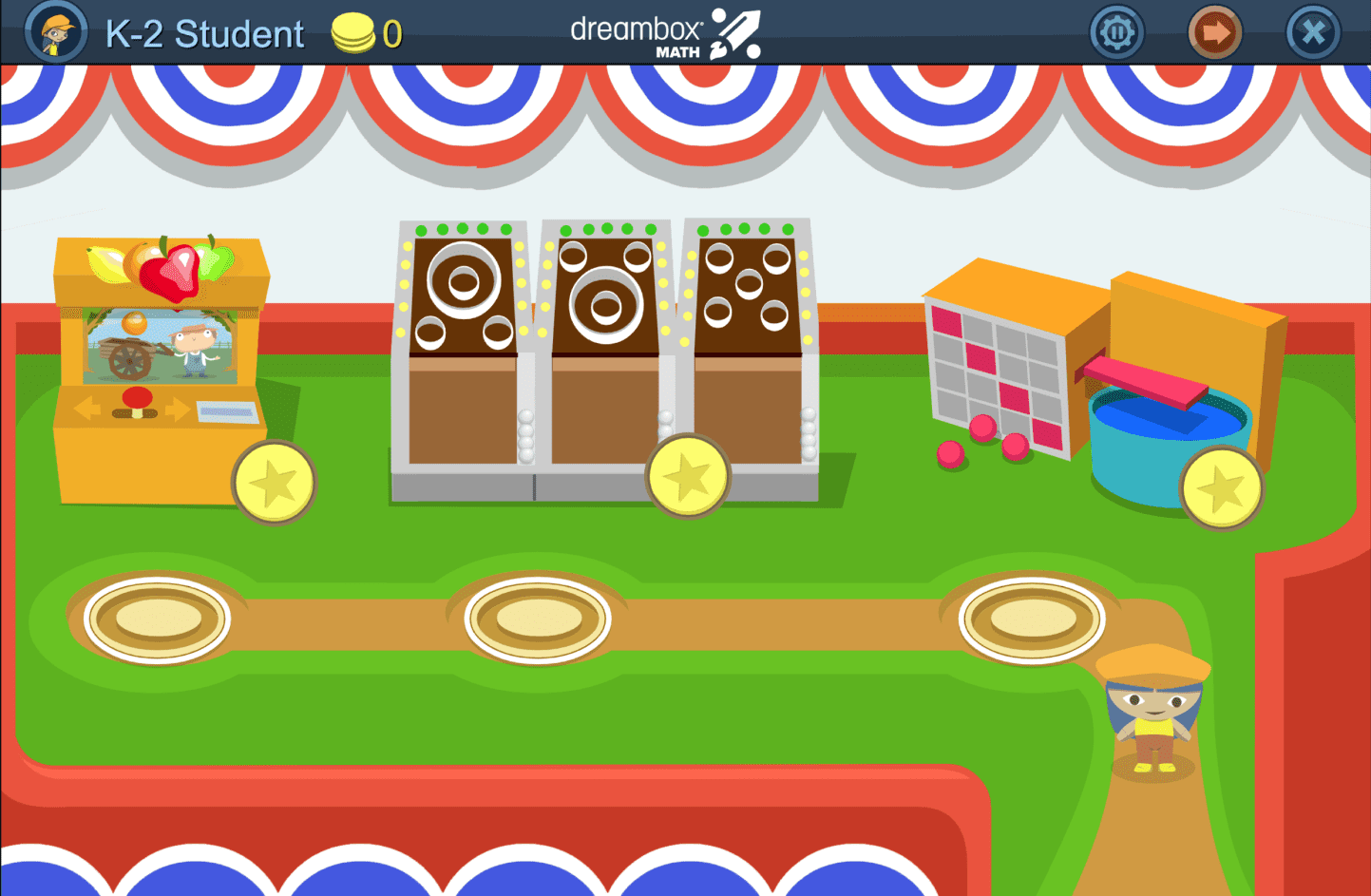The height and width of the screenshot is (896, 1371).
Task: Collect the star coin beside the fruit stand
Action: pyautogui.click(x=275, y=483)
